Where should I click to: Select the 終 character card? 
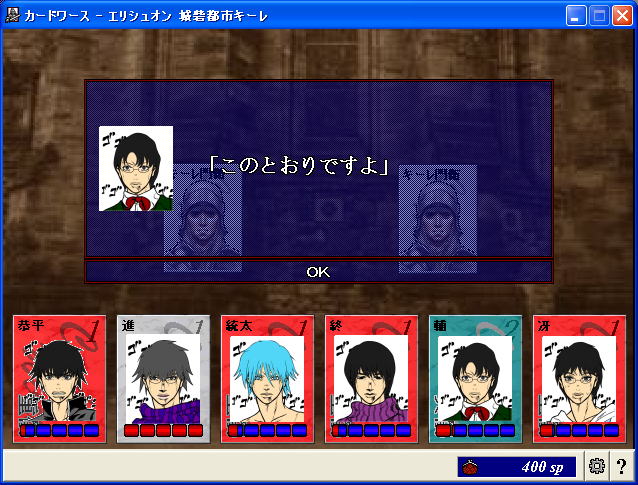(371, 379)
